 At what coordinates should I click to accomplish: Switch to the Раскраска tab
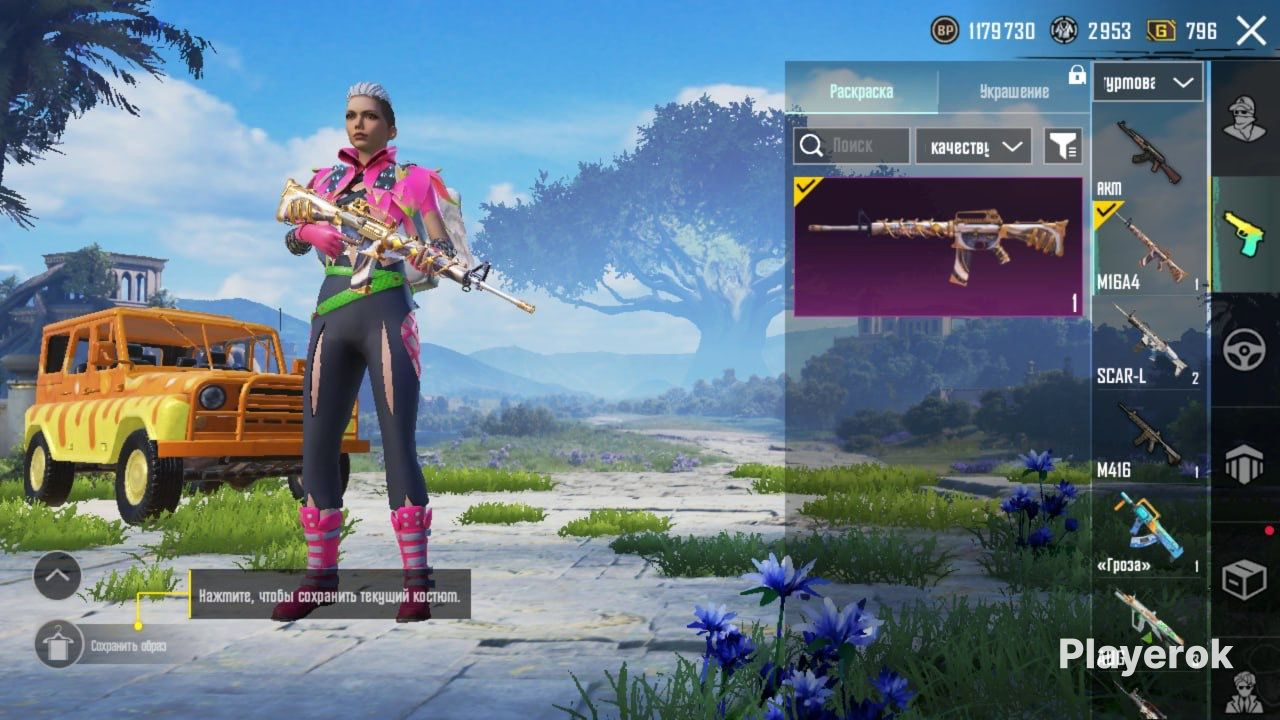pyautogui.click(x=861, y=92)
